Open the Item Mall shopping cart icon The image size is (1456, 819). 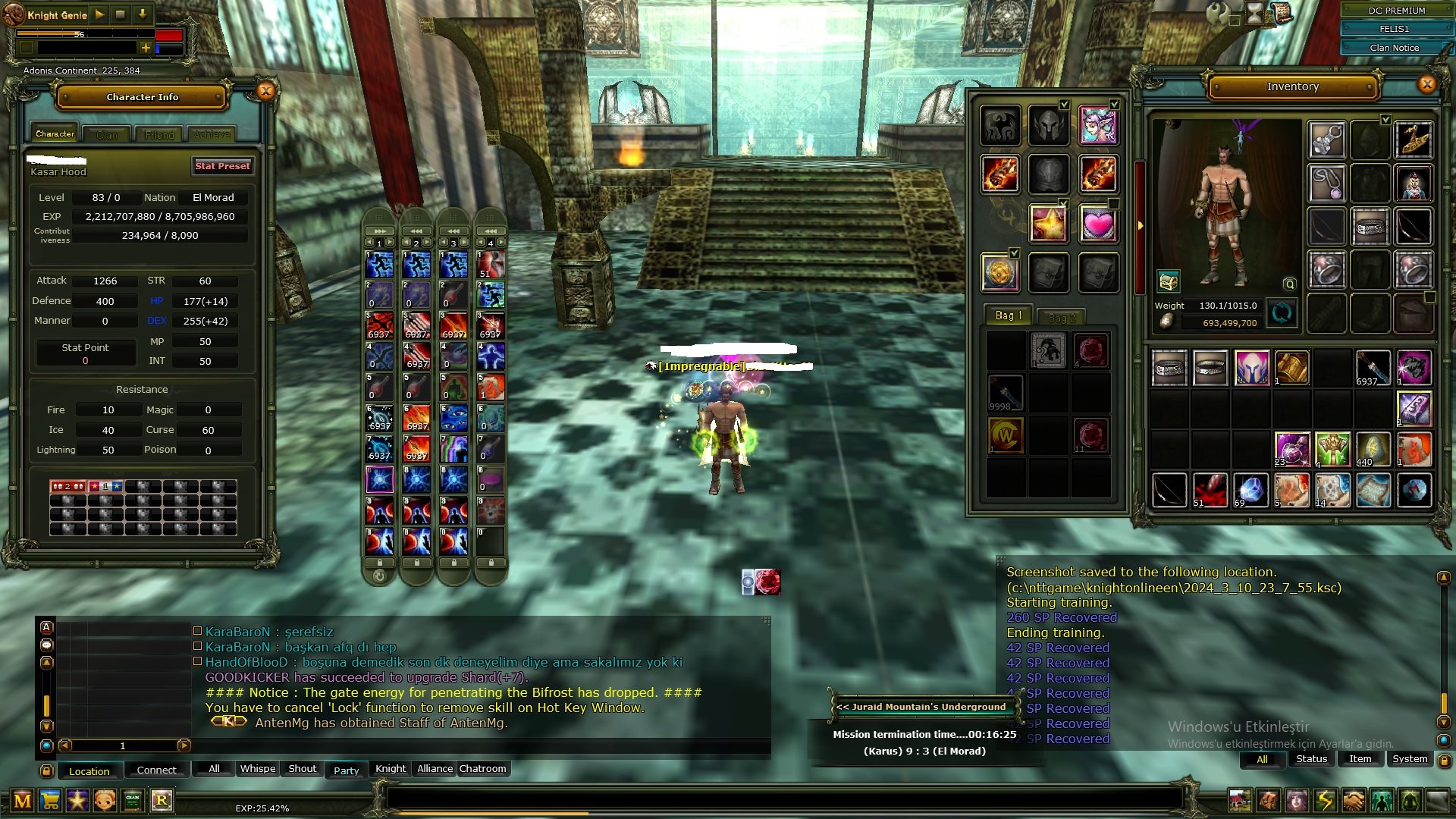pyautogui.click(x=49, y=800)
